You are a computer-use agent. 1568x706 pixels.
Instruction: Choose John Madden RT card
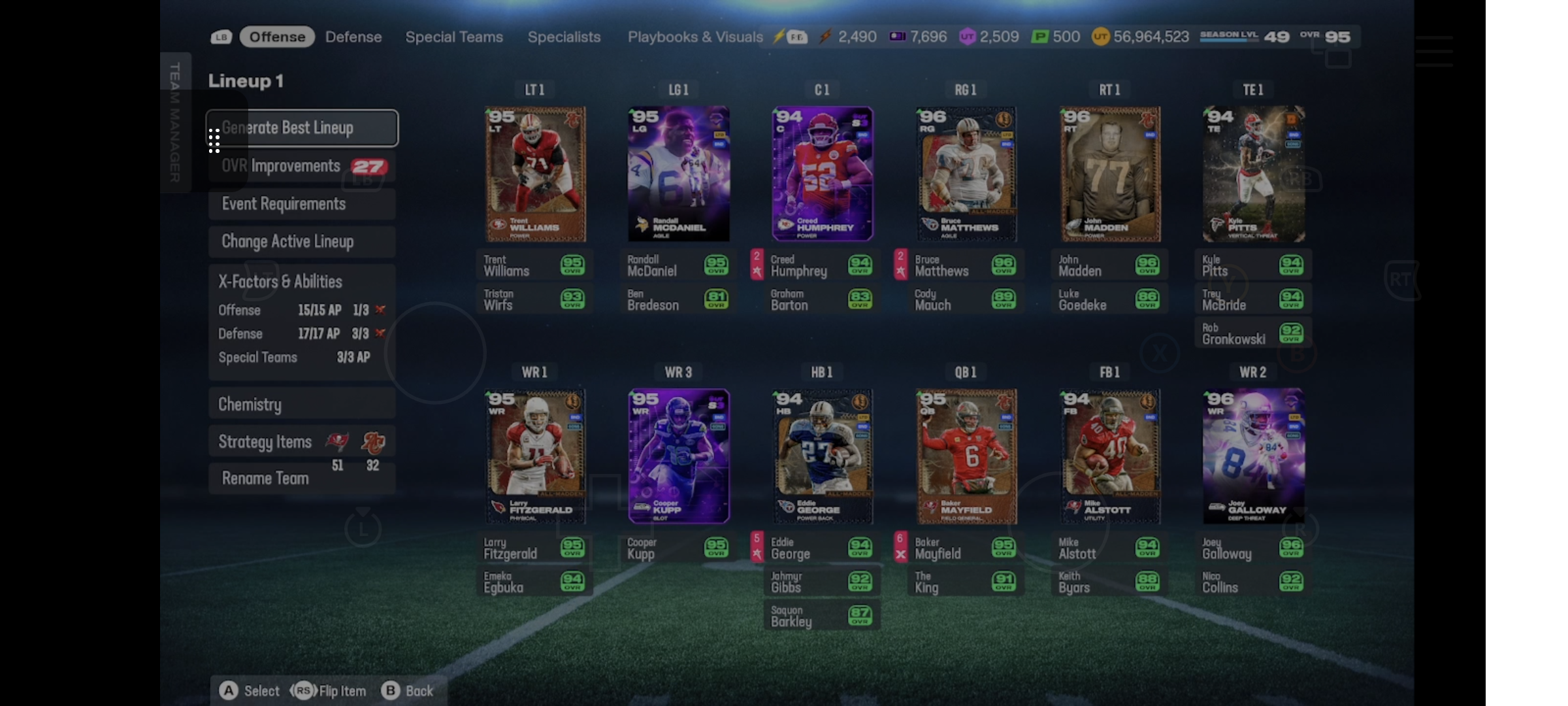[1109, 174]
